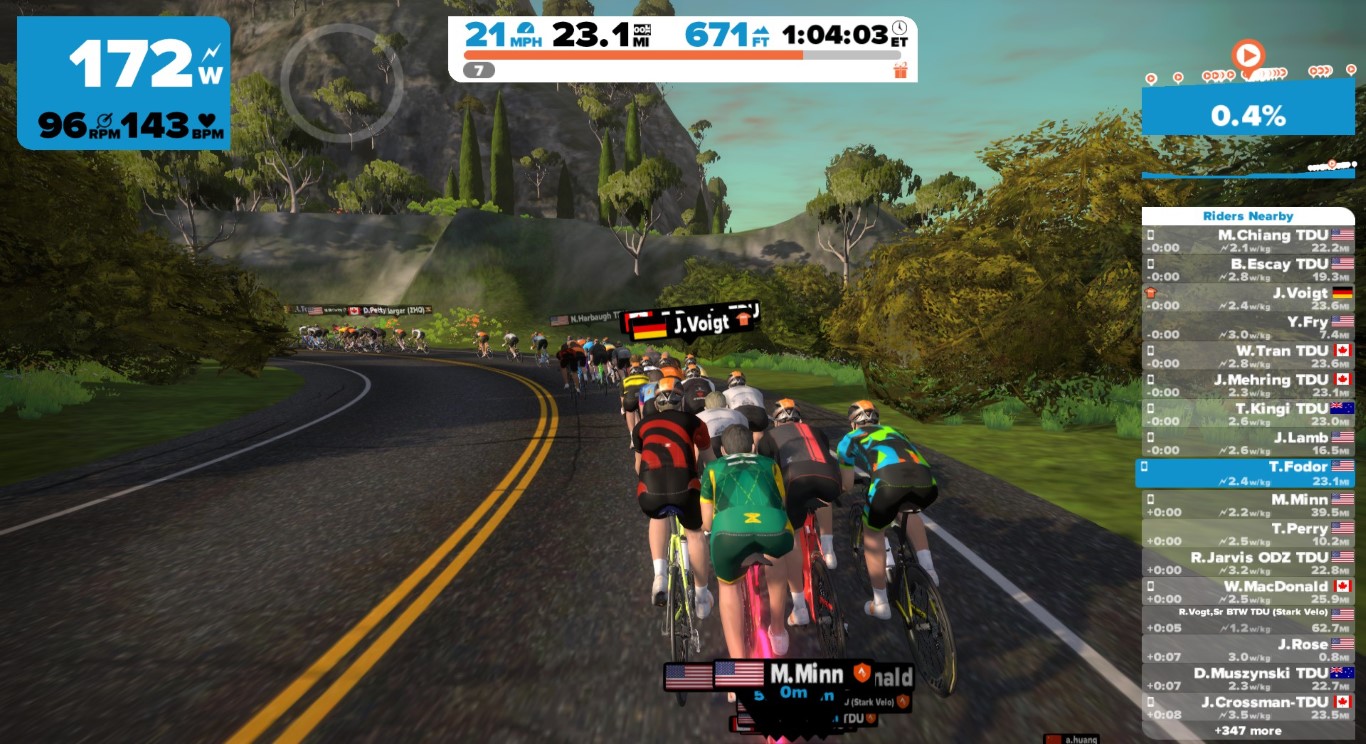
Task: Click the orange gift box icon
Action: (x=900, y=70)
